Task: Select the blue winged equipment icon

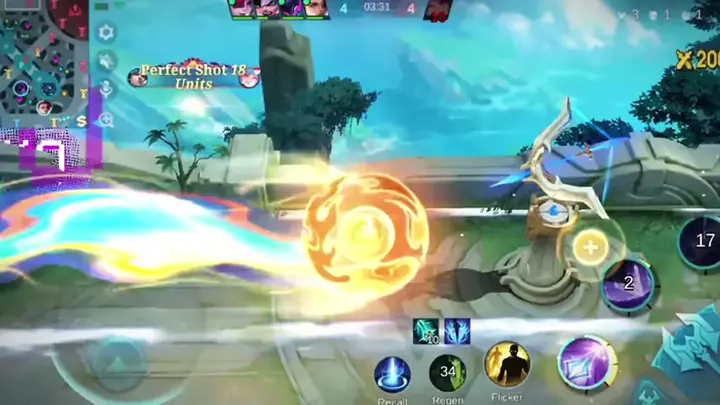Action: click(457, 331)
